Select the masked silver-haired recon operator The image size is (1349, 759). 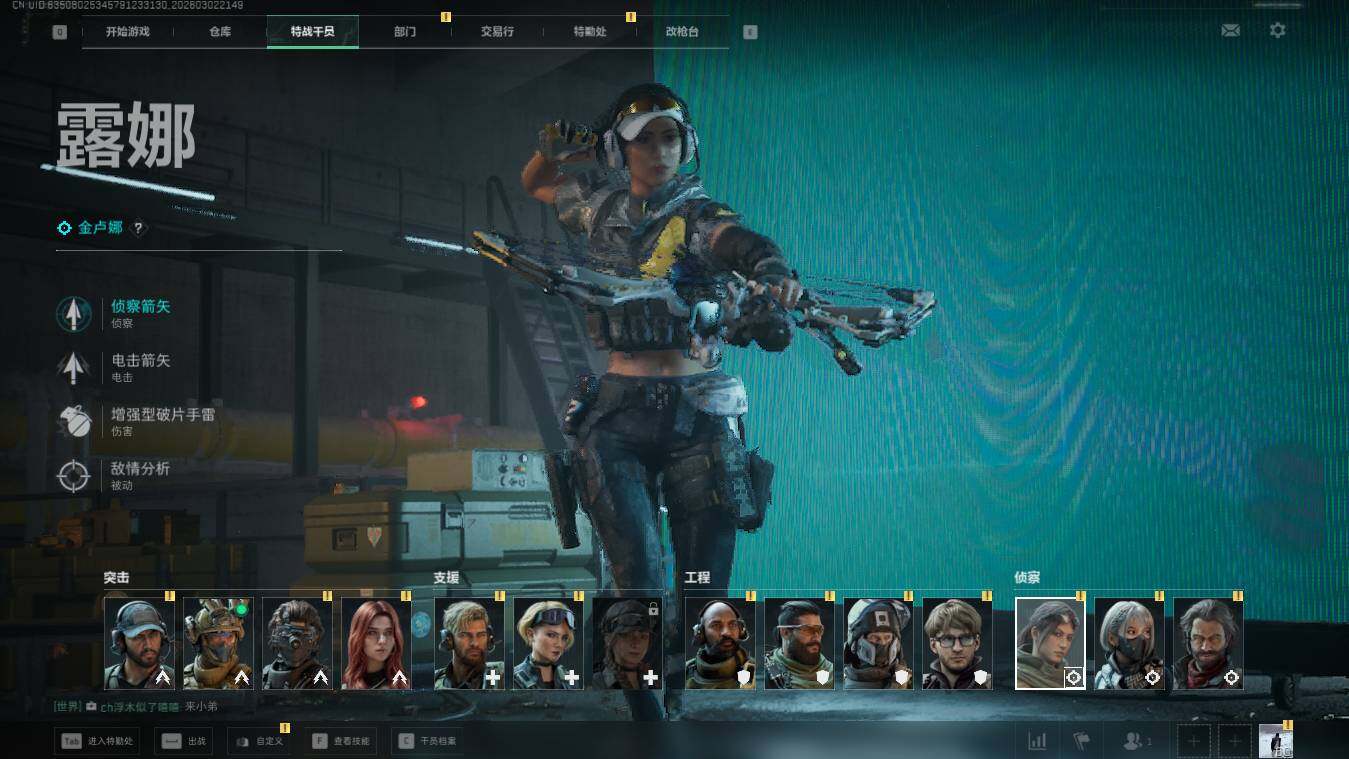point(1129,644)
